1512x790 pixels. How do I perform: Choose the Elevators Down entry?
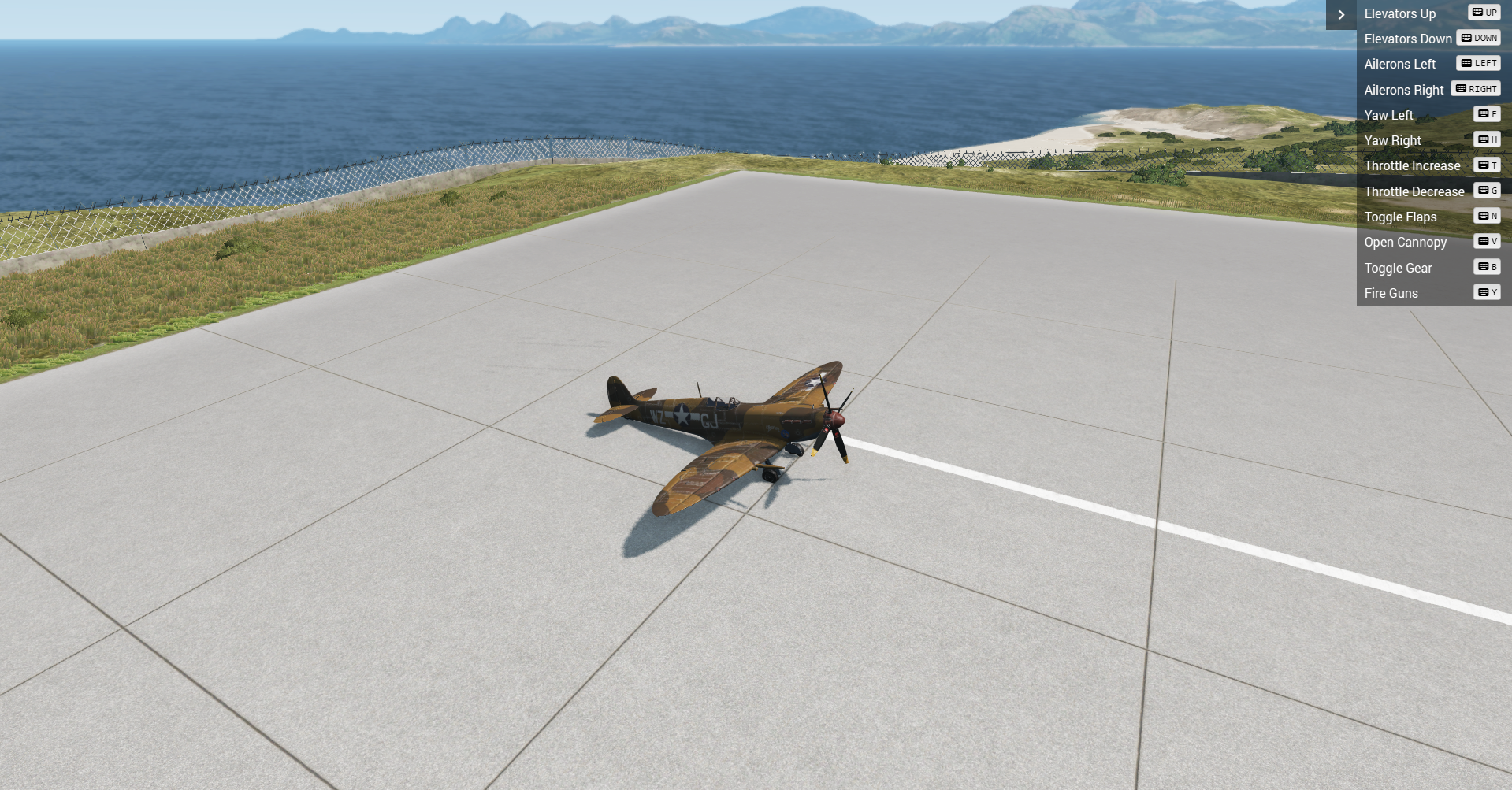point(1408,39)
